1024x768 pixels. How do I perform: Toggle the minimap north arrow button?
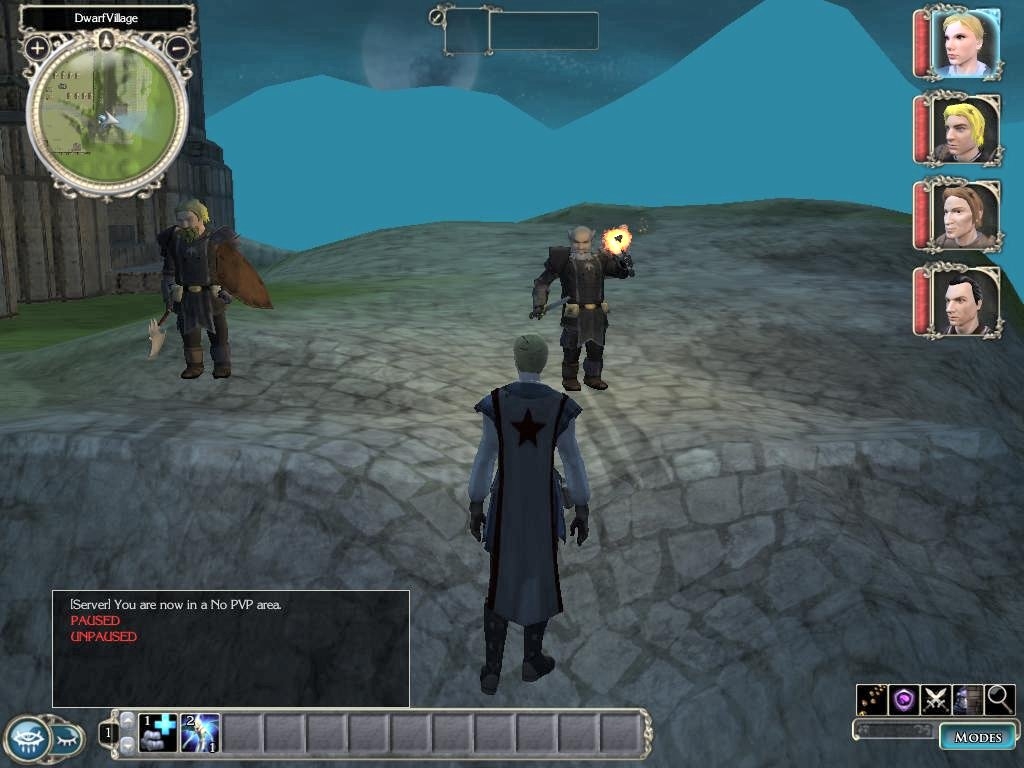(107, 41)
